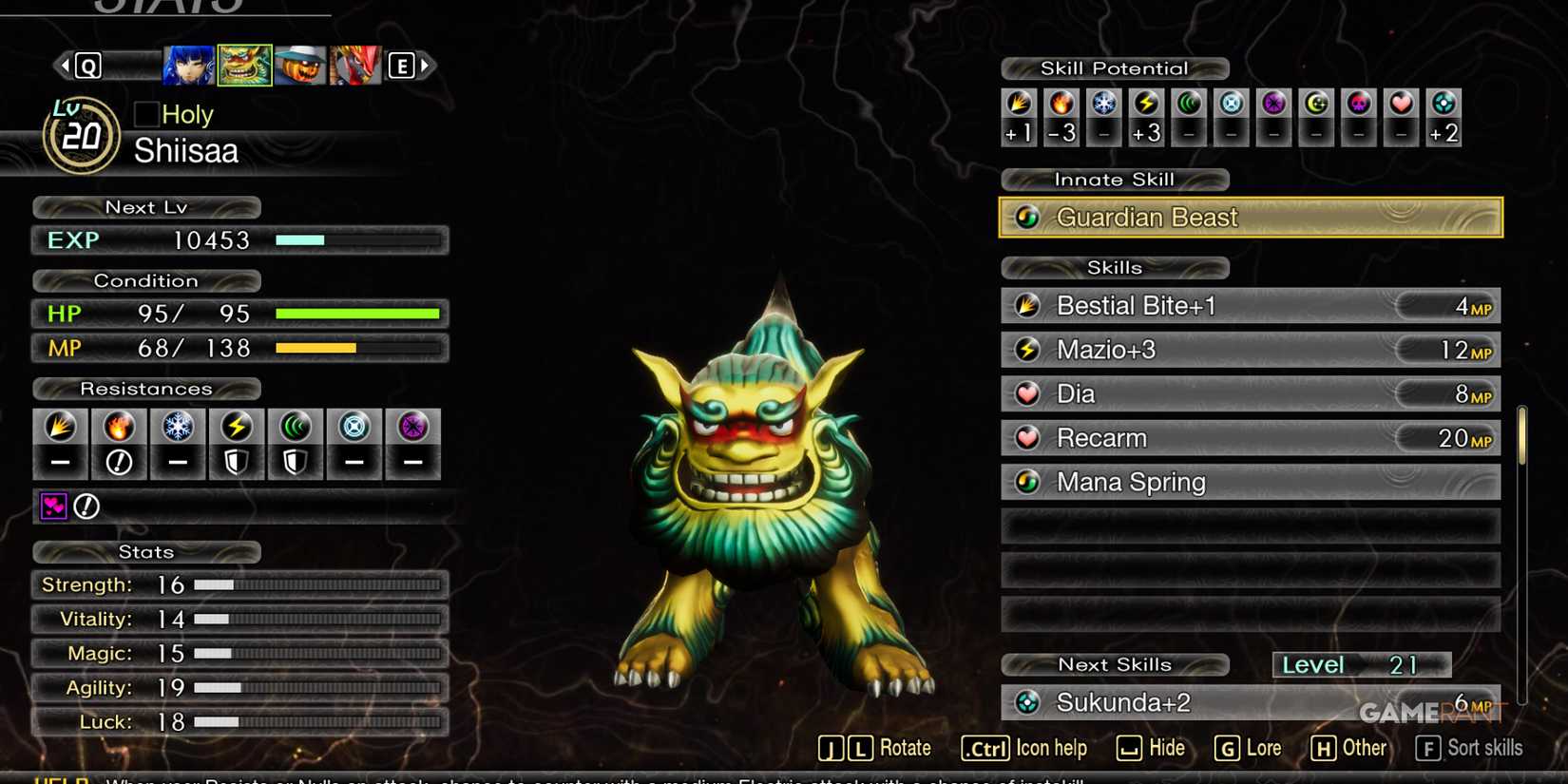Toggle the Holy checkbox above Shiisaa's name
This screenshot has height=784, width=1568.
(145, 113)
